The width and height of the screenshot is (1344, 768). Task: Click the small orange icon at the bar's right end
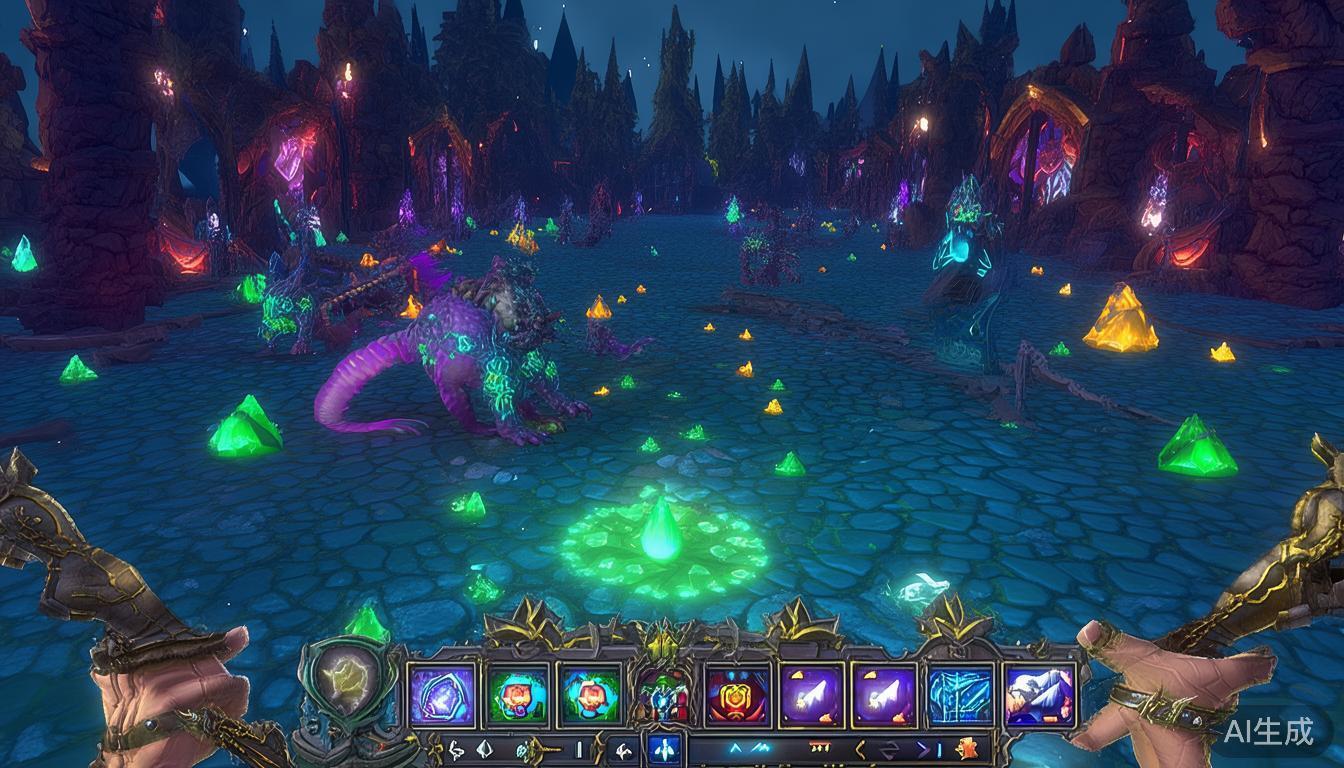point(966,748)
